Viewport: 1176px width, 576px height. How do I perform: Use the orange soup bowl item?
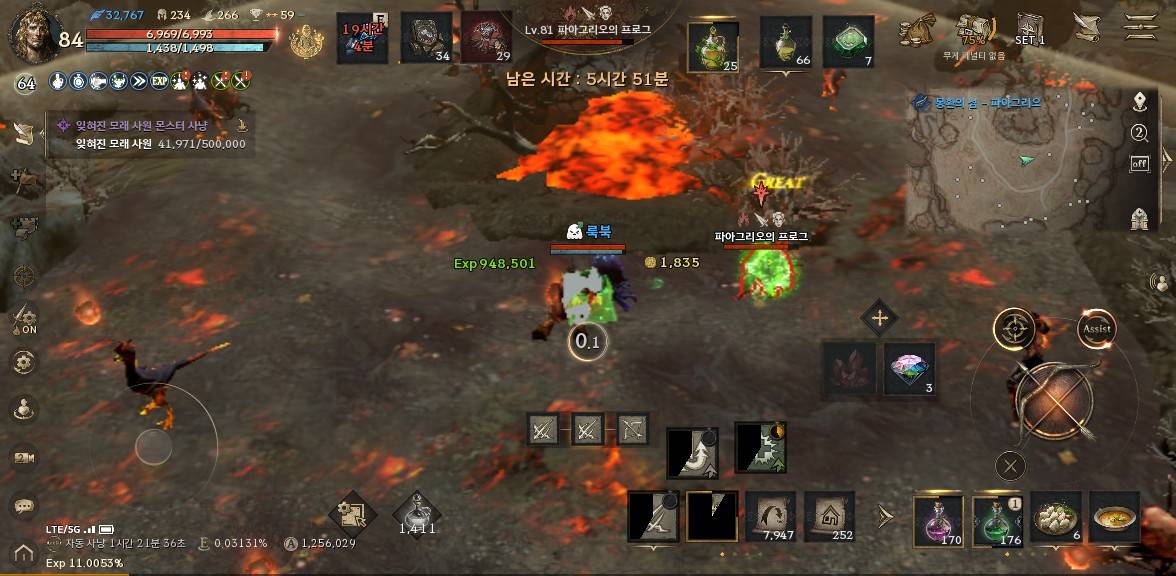1114,518
